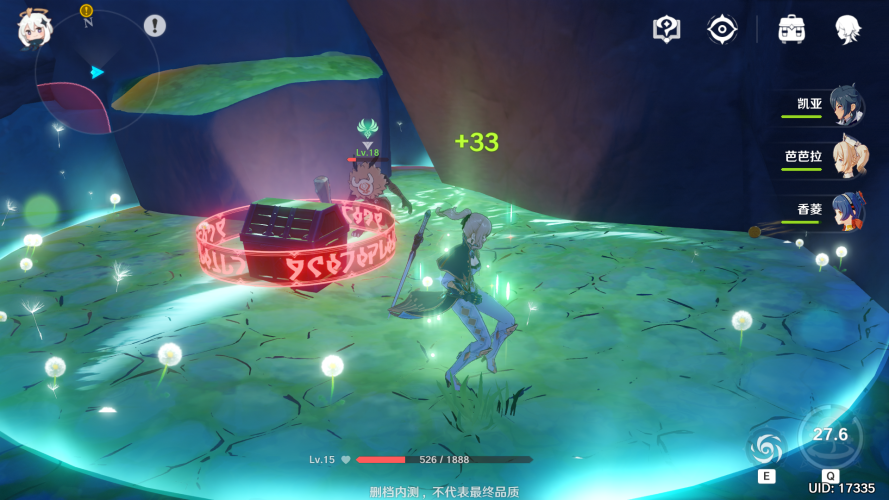The image size is (889, 500).
Task: Open the character profile head icon
Action: [x=848, y=29]
